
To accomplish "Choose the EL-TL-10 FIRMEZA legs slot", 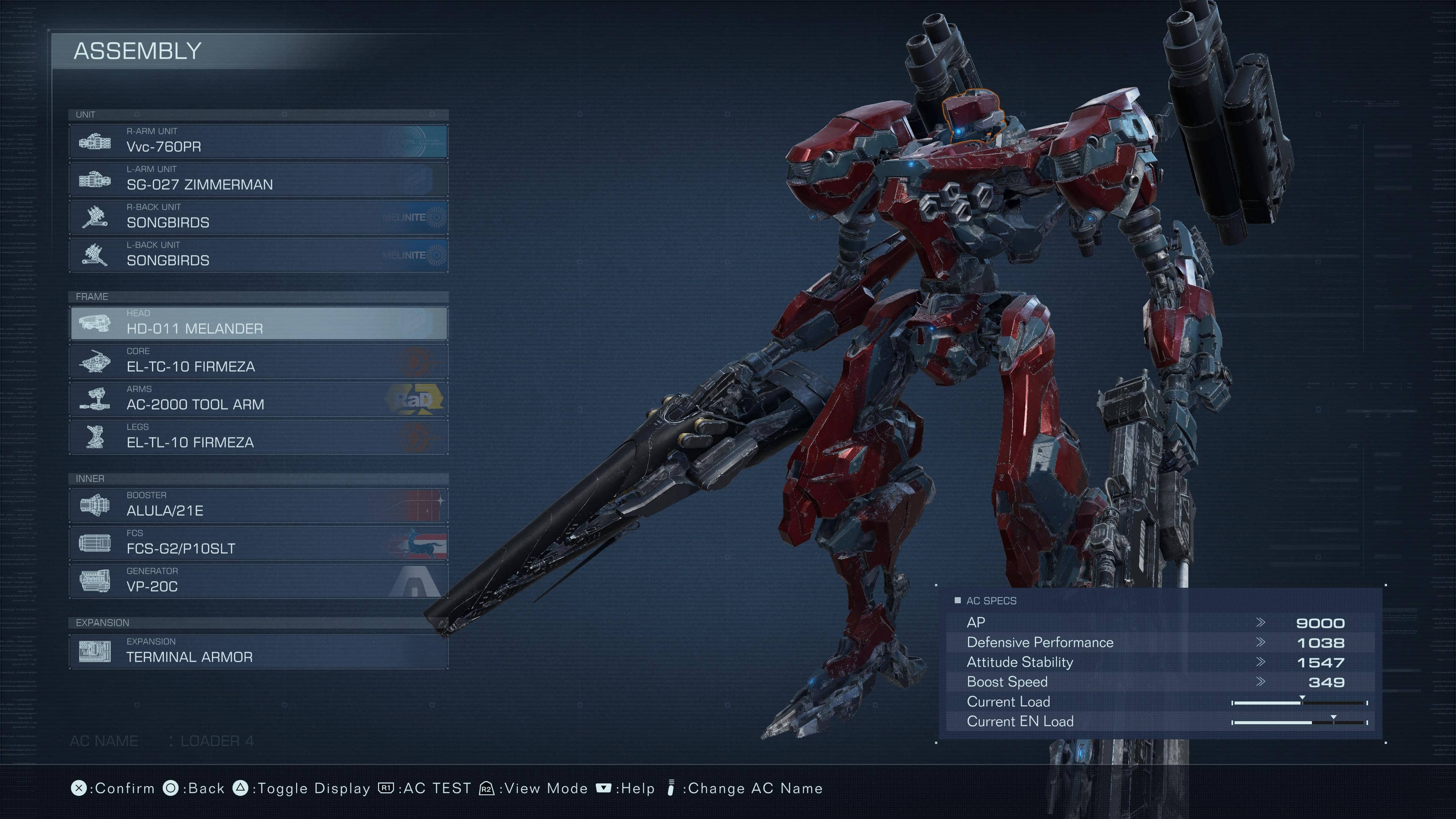I will coord(258,436).
